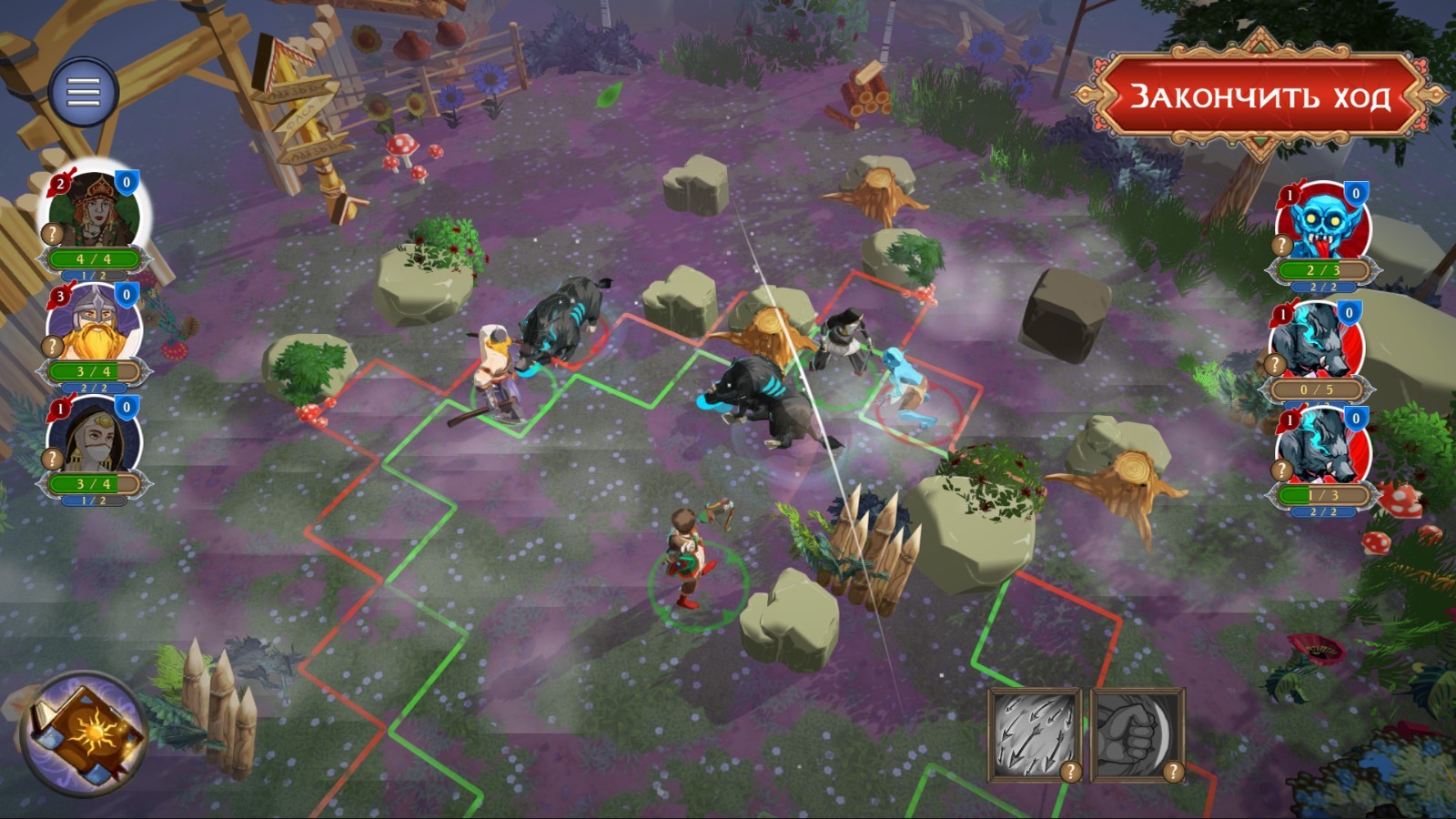Choose the wolf portrait with 1/3 health
The image size is (1456, 819).
[1321, 448]
